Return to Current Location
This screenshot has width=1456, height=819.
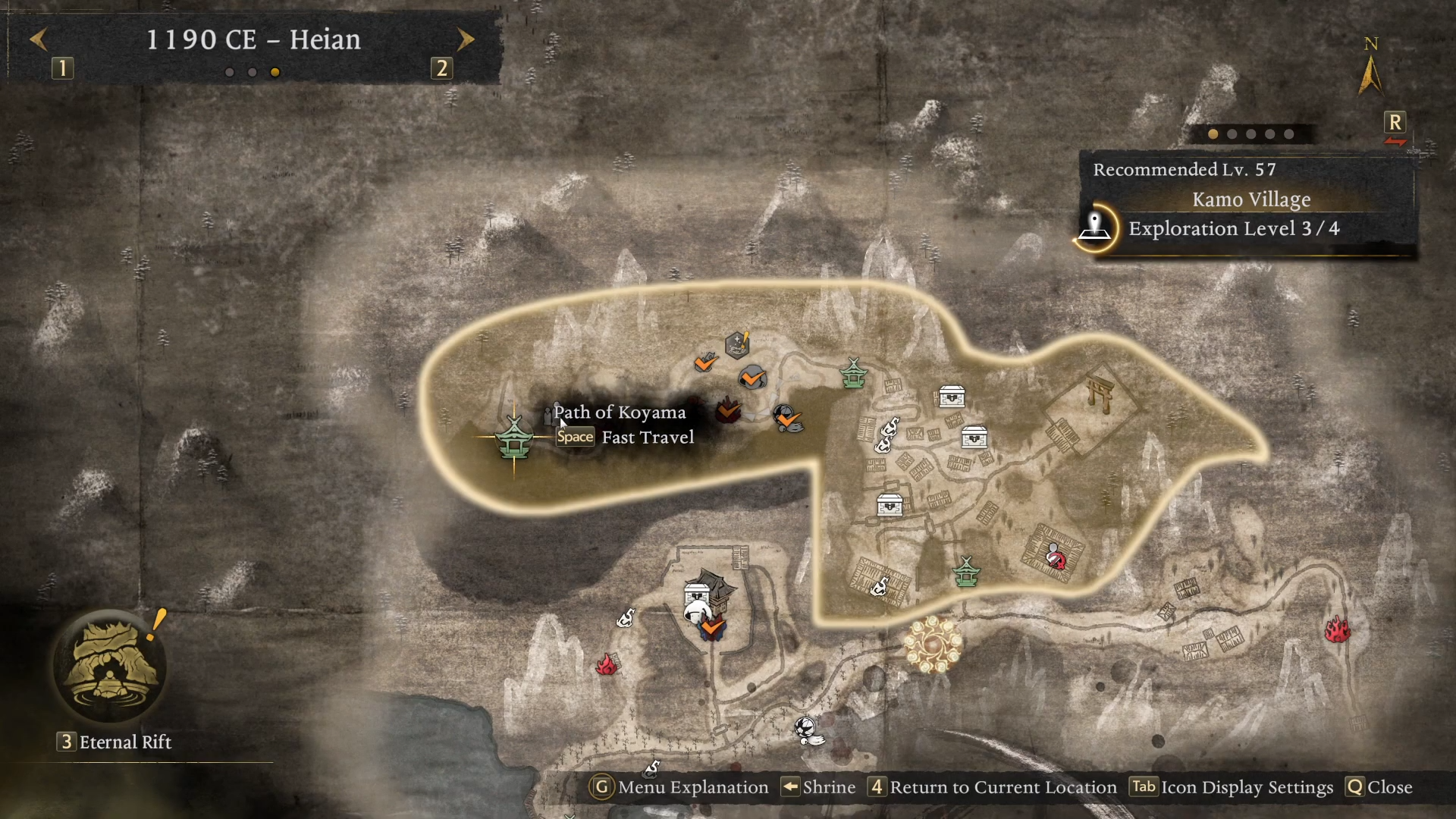[x=993, y=787]
